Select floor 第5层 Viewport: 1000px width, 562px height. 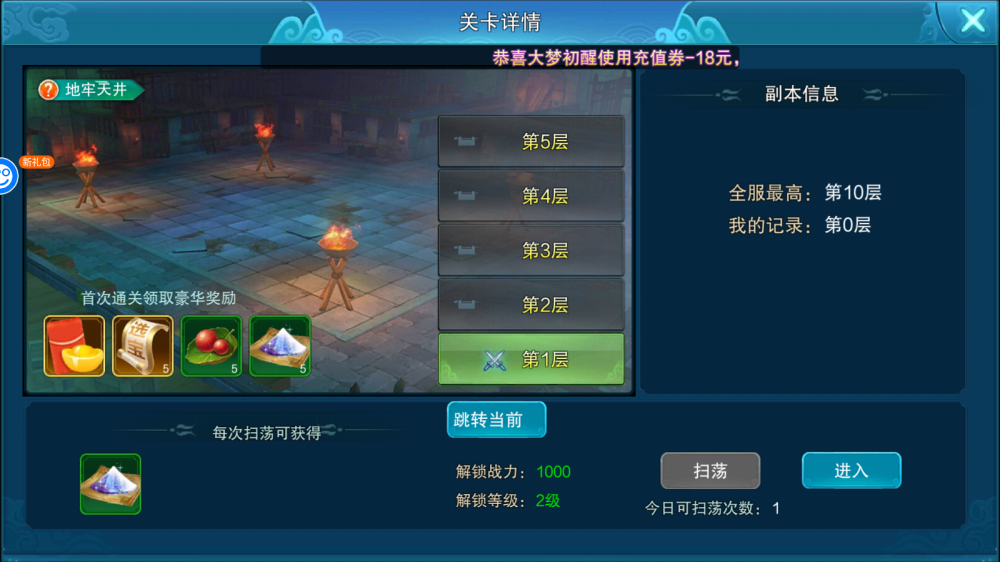[x=531, y=142]
